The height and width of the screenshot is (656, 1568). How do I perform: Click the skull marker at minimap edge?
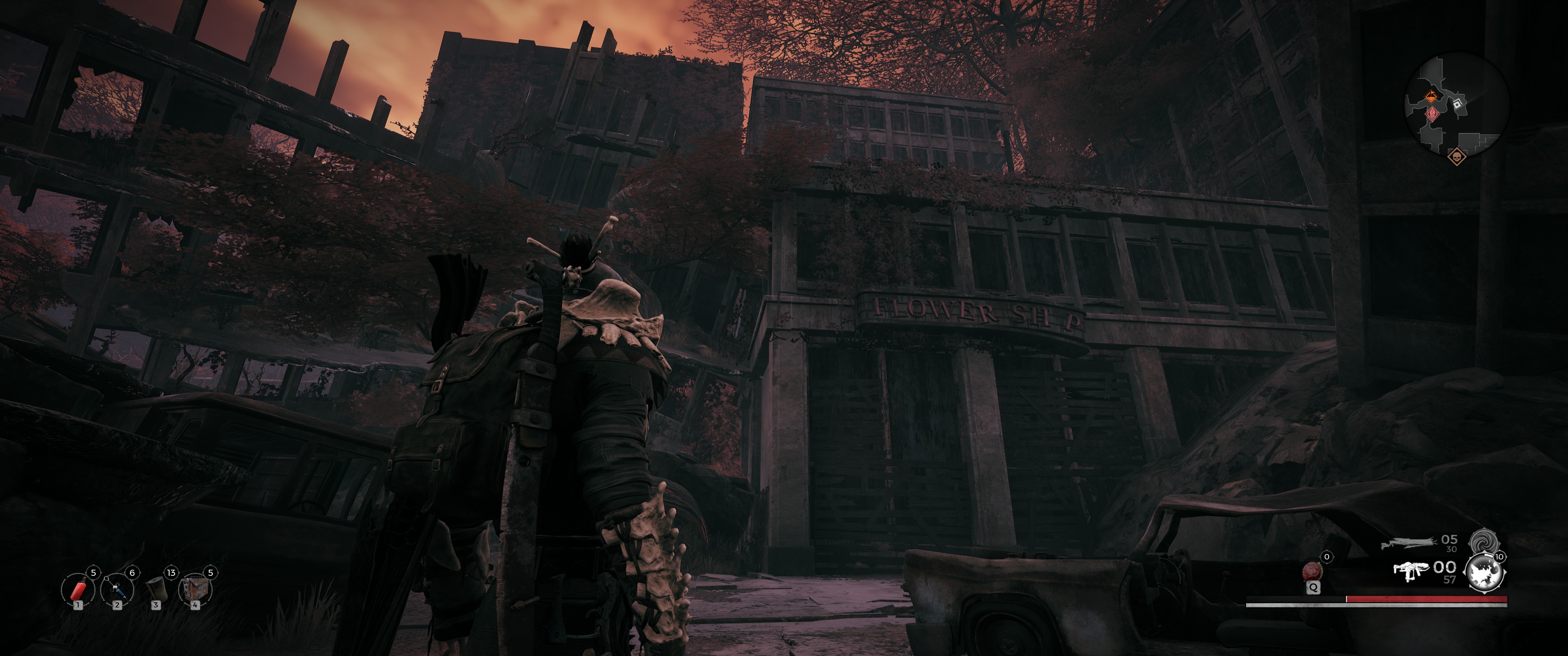click(x=1456, y=158)
